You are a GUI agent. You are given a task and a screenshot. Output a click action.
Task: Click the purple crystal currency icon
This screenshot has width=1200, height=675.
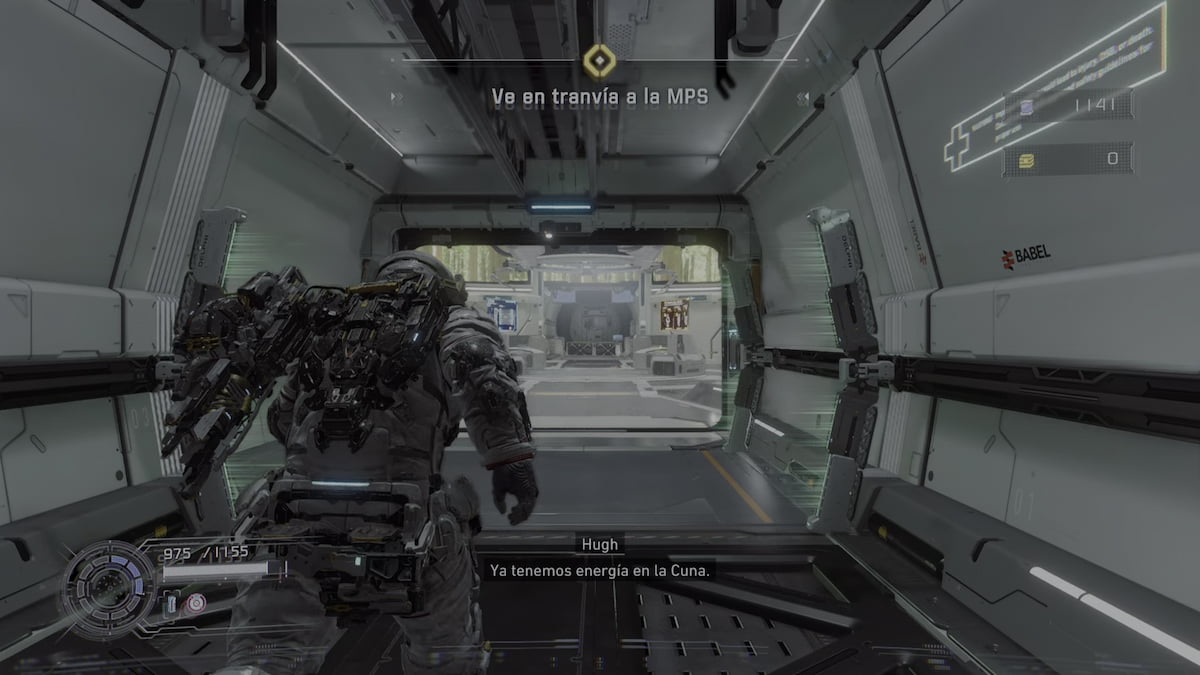click(1028, 106)
